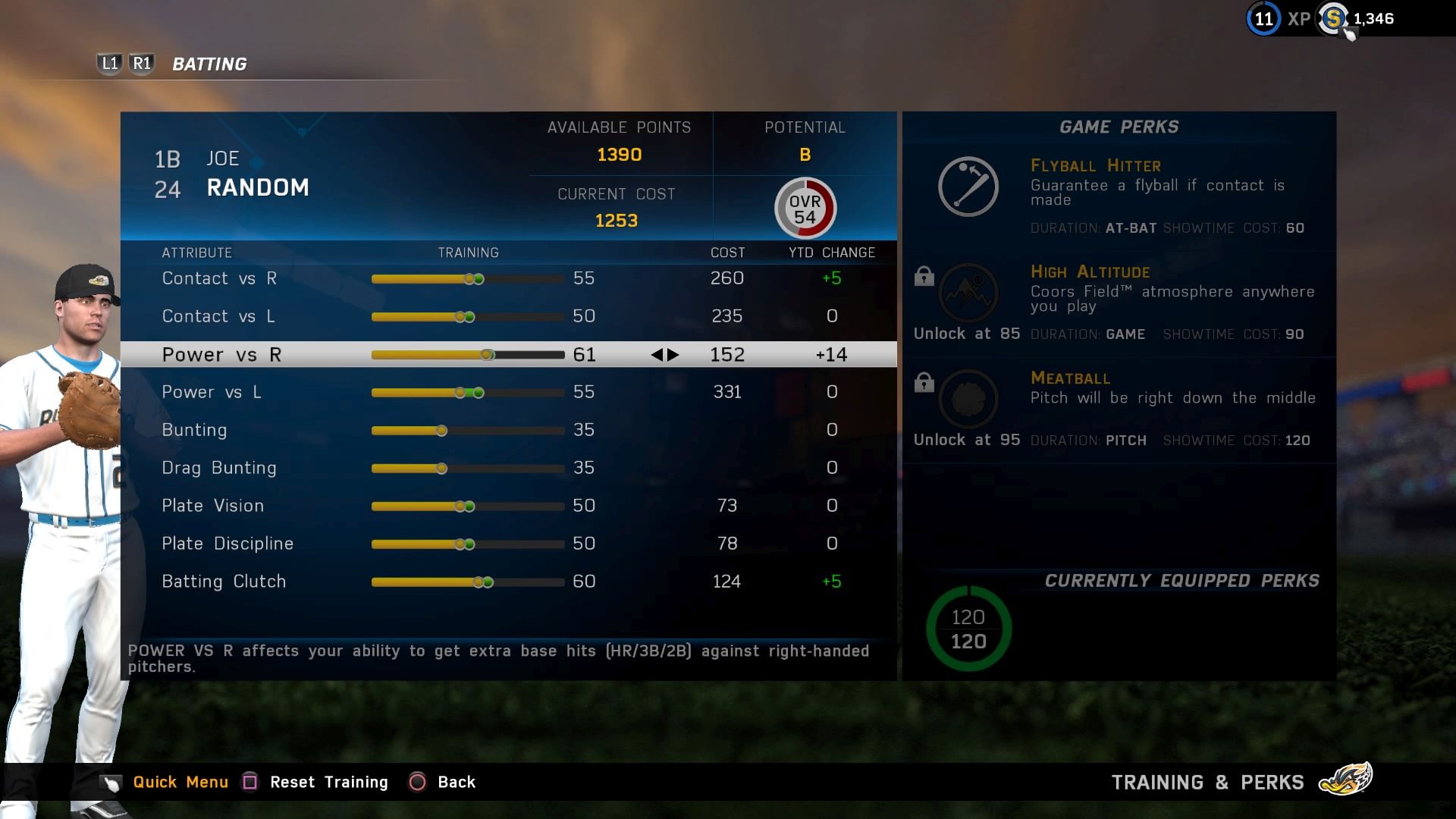1456x819 pixels.
Task: Click Reset Training
Action: (328, 782)
